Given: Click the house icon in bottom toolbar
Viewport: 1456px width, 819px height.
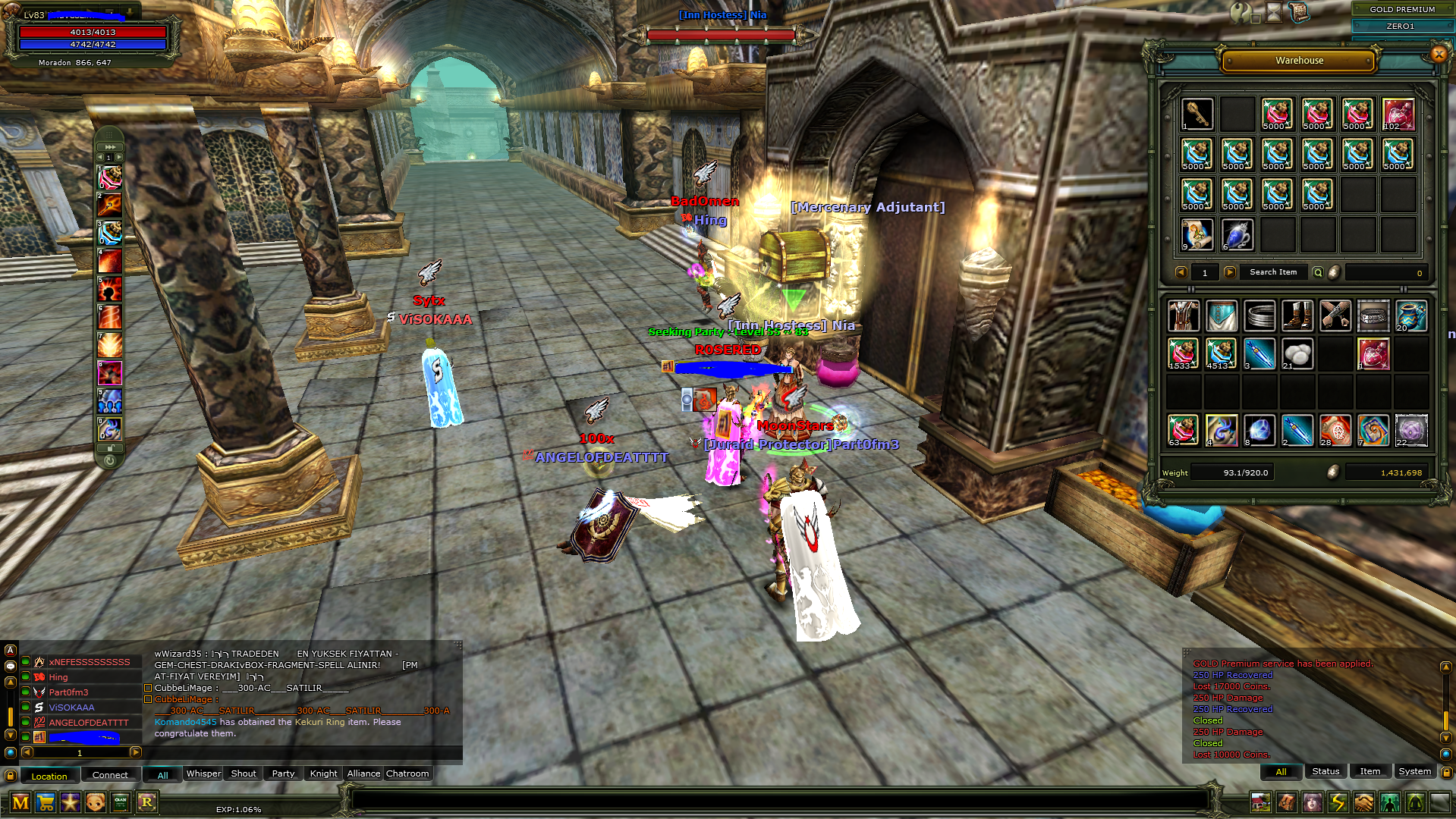Looking at the screenshot, I should (1260, 802).
